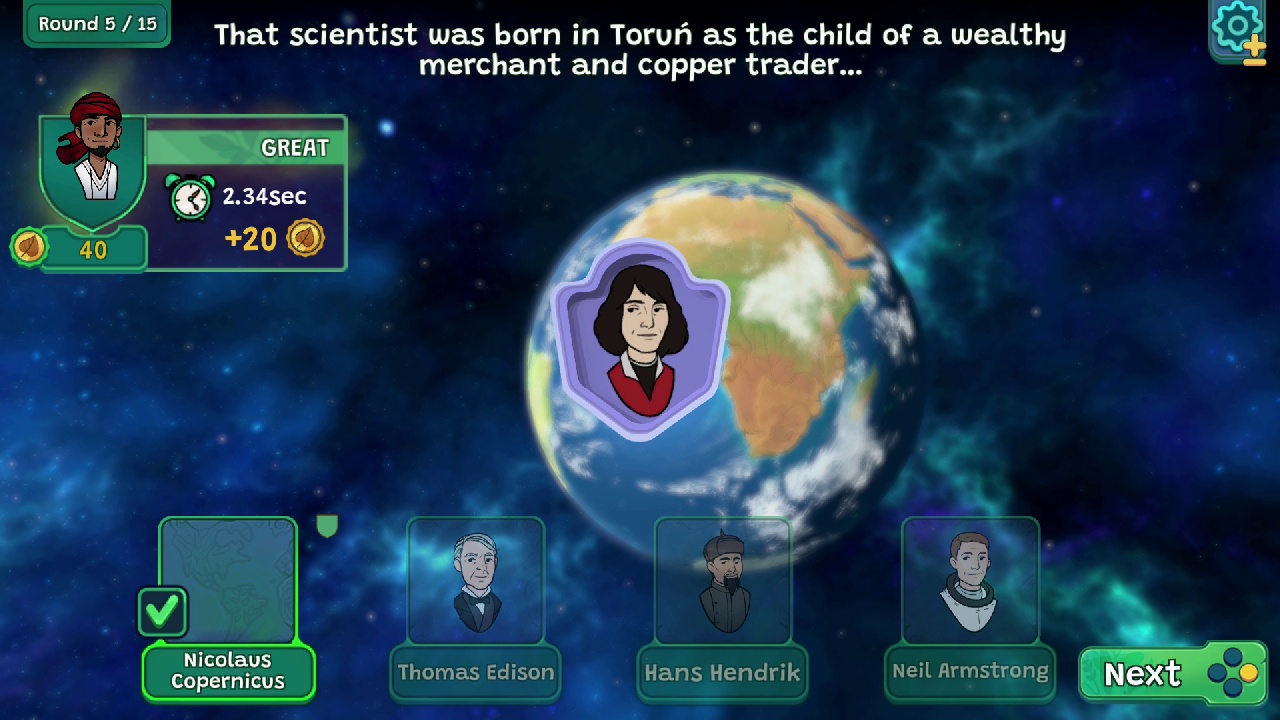Click the alarm clock timer icon

(190, 197)
